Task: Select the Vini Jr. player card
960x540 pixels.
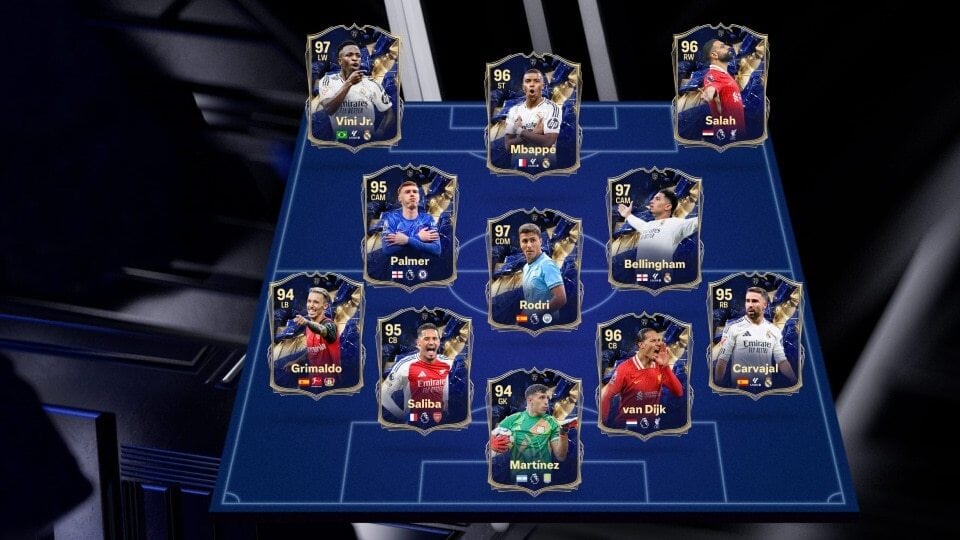Action: [353, 88]
